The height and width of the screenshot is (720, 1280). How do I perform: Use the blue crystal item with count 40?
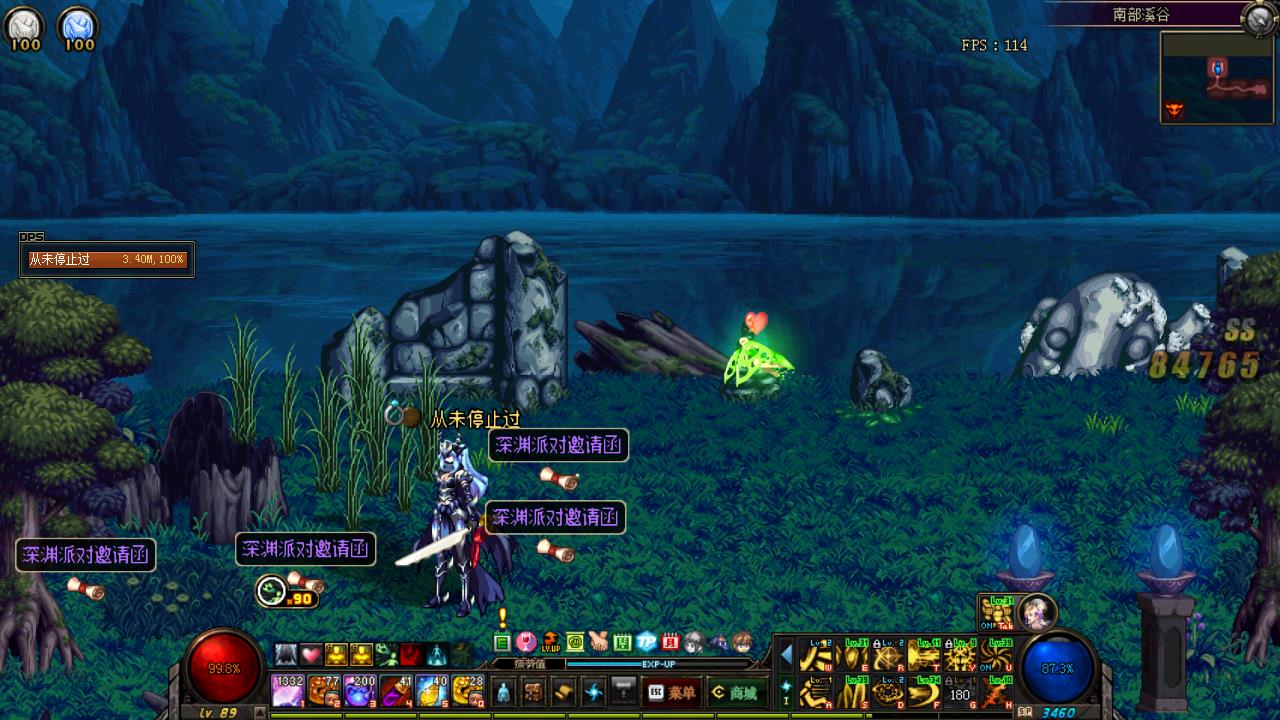click(x=431, y=691)
